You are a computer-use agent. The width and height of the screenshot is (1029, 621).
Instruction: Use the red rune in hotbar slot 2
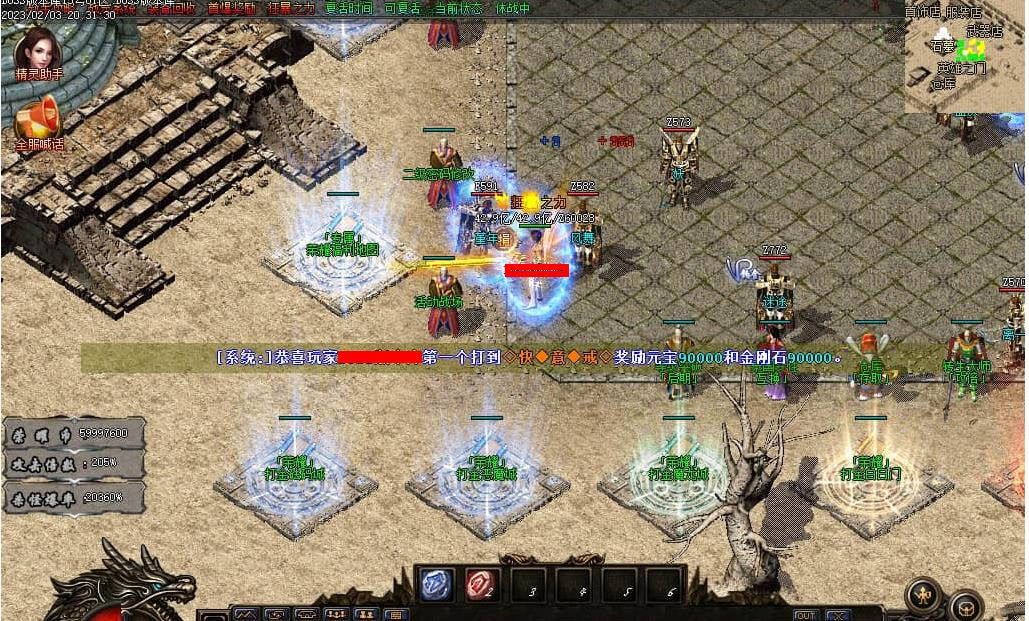point(480,586)
